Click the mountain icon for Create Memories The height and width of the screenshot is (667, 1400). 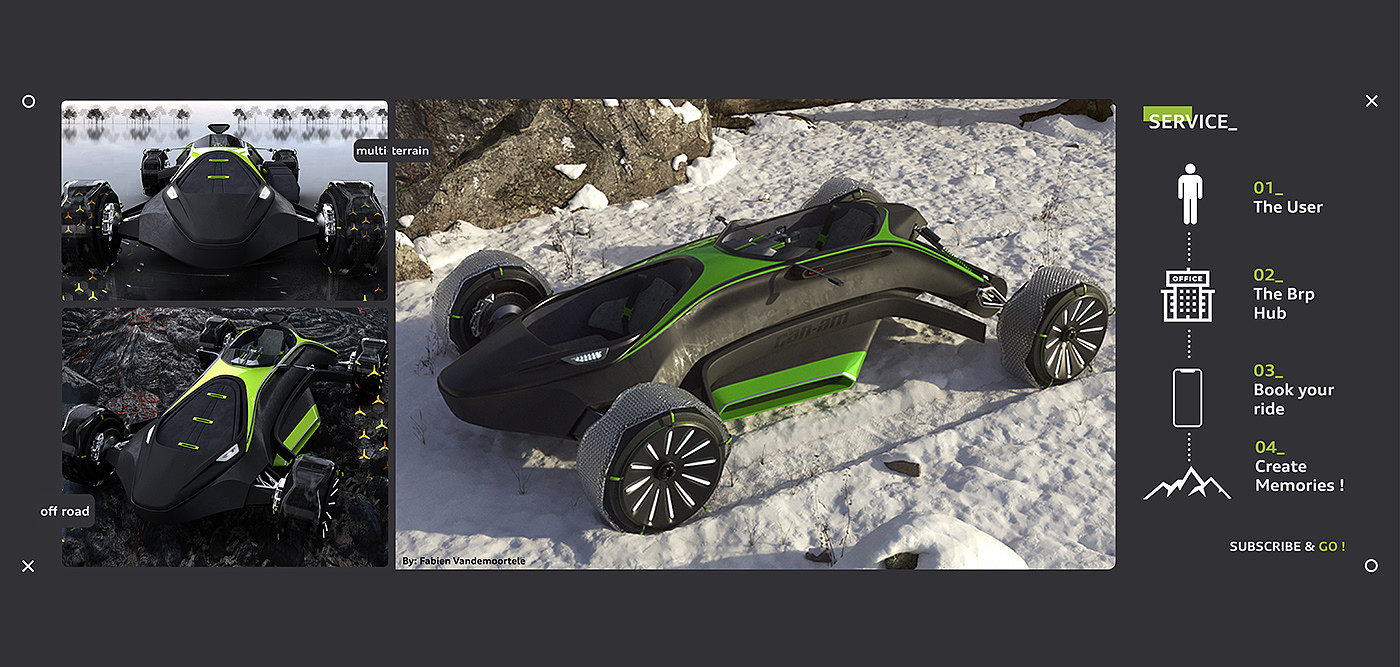click(1187, 483)
